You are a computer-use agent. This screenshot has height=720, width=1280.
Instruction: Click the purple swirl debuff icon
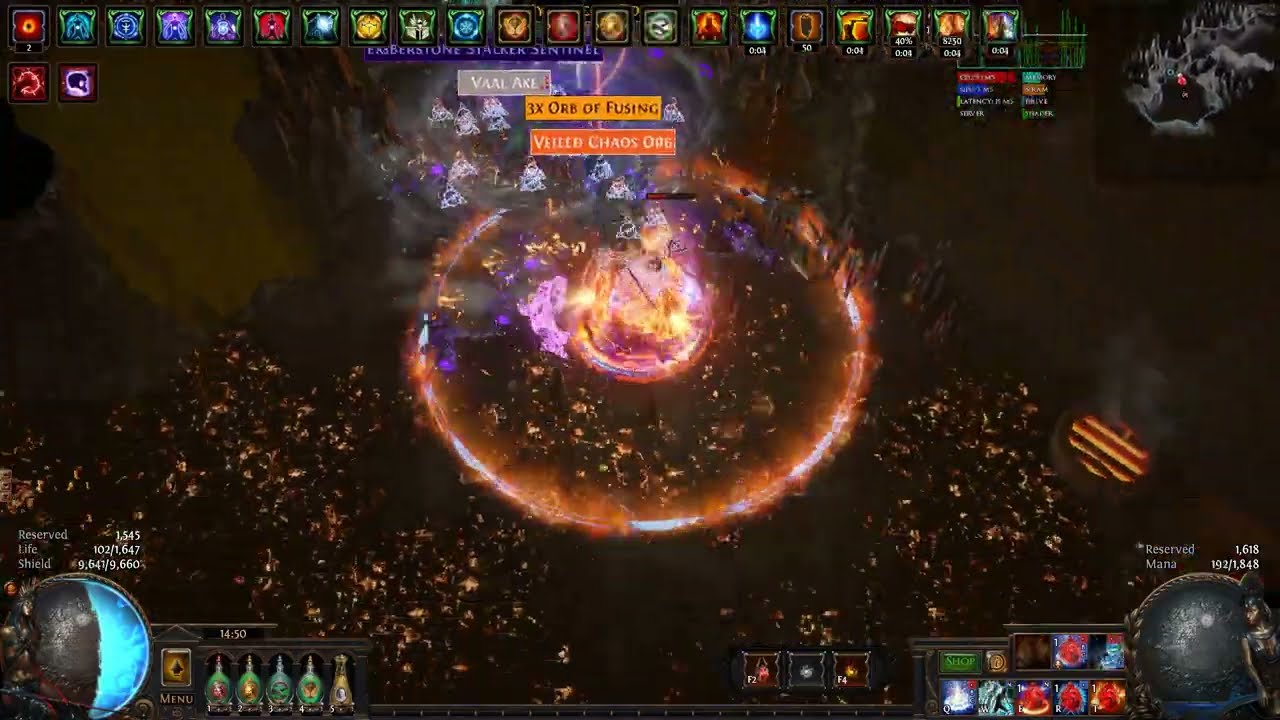(77, 83)
